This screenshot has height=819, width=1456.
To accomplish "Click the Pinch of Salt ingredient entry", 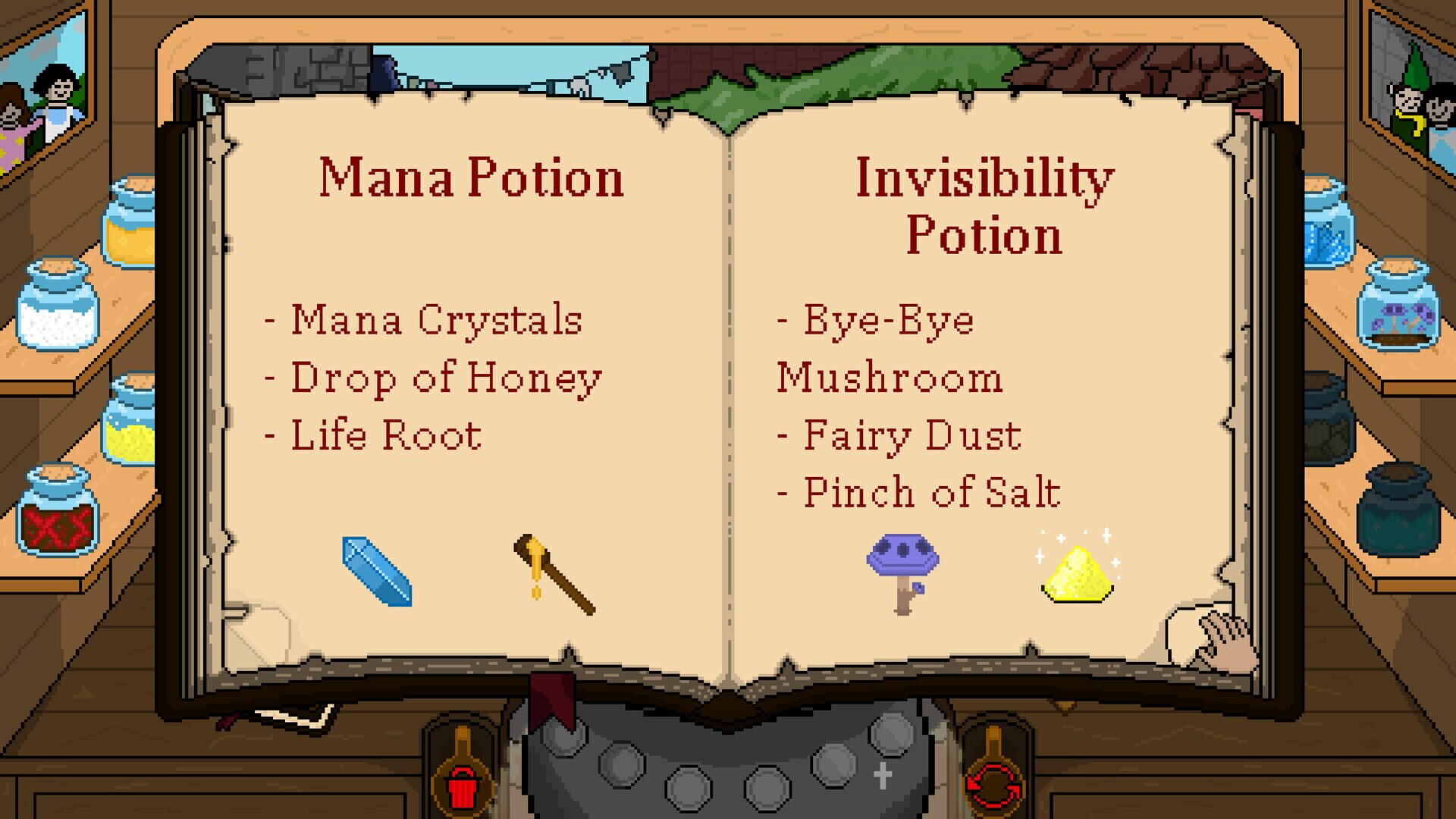I will coord(918,489).
